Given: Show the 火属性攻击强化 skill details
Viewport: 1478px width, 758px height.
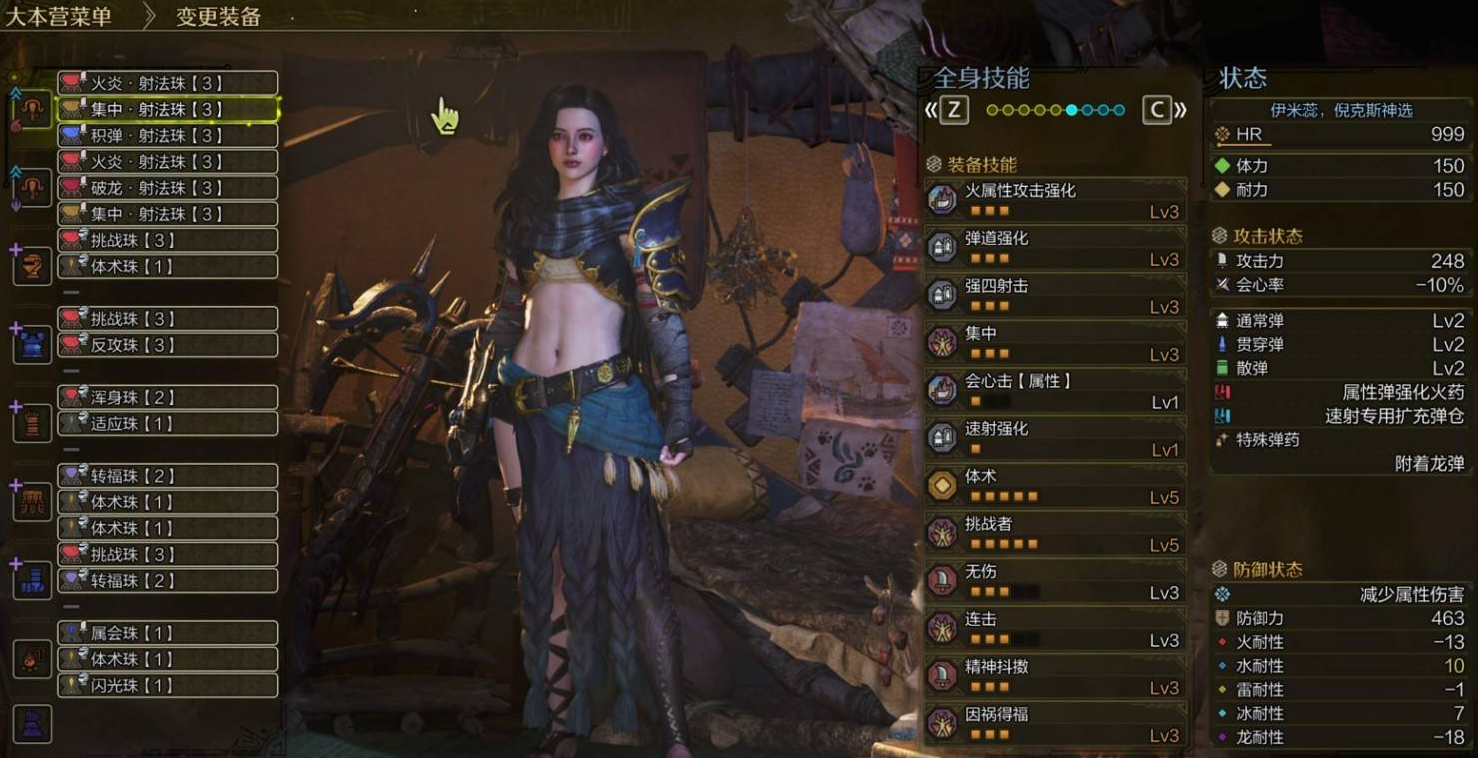Looking at the screenshot, I should (1056, 200).
